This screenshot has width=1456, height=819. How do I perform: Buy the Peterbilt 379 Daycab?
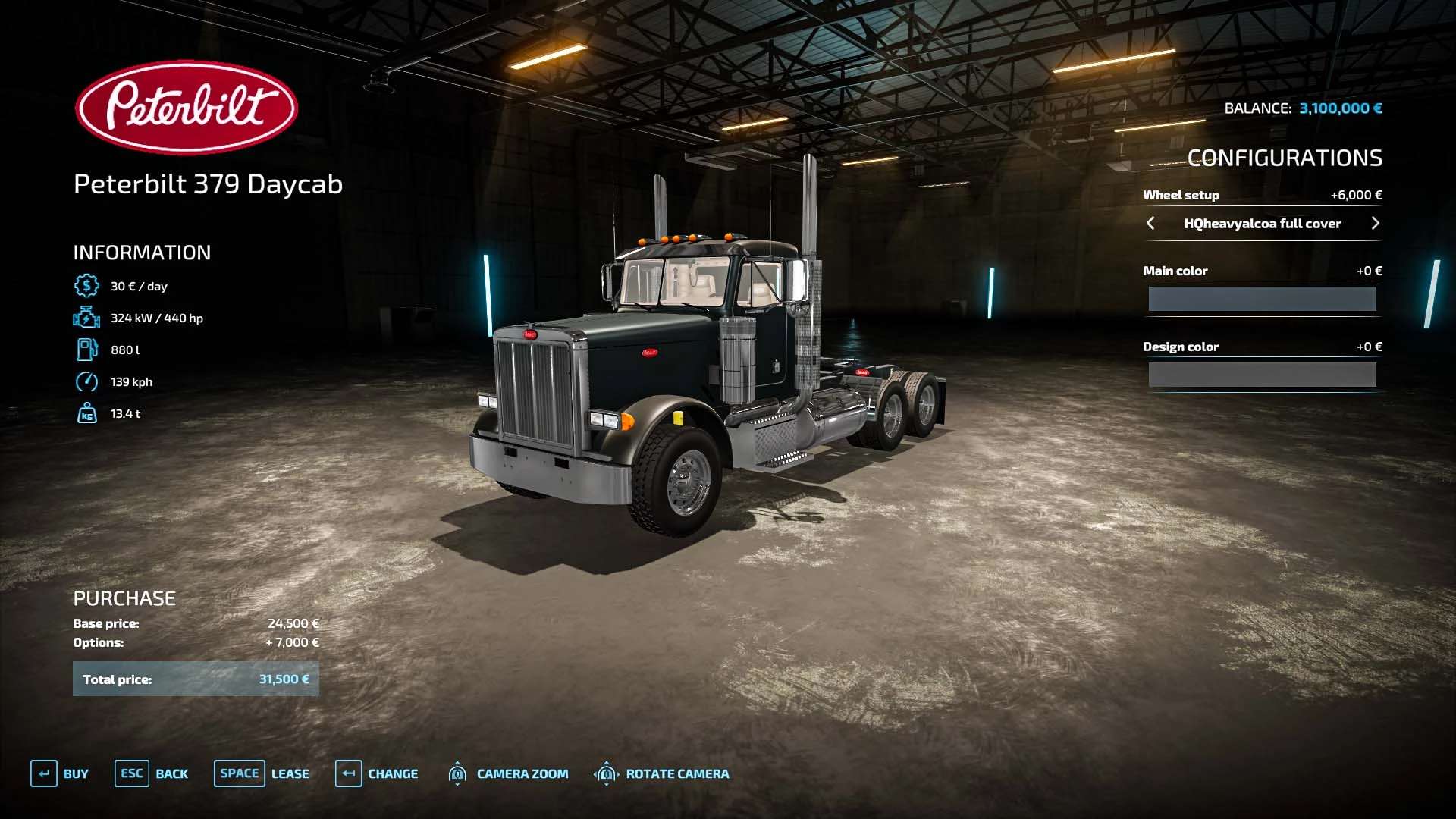(60, 773)
